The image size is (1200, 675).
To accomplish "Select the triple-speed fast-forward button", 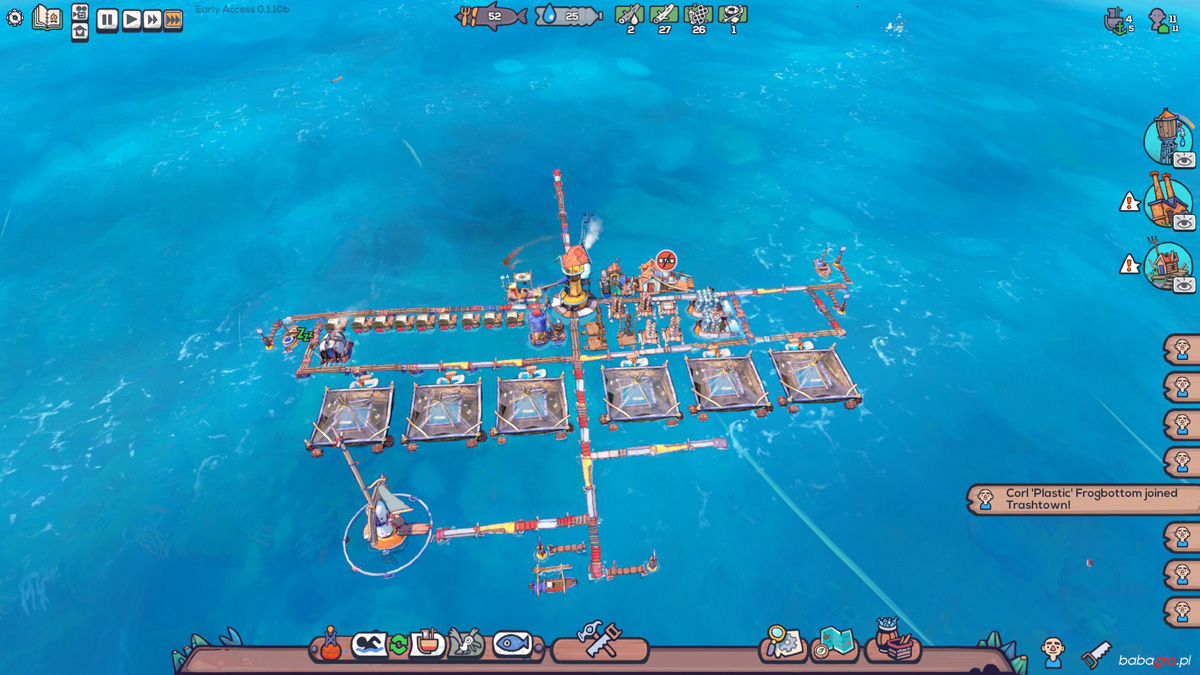I will 173,20.
